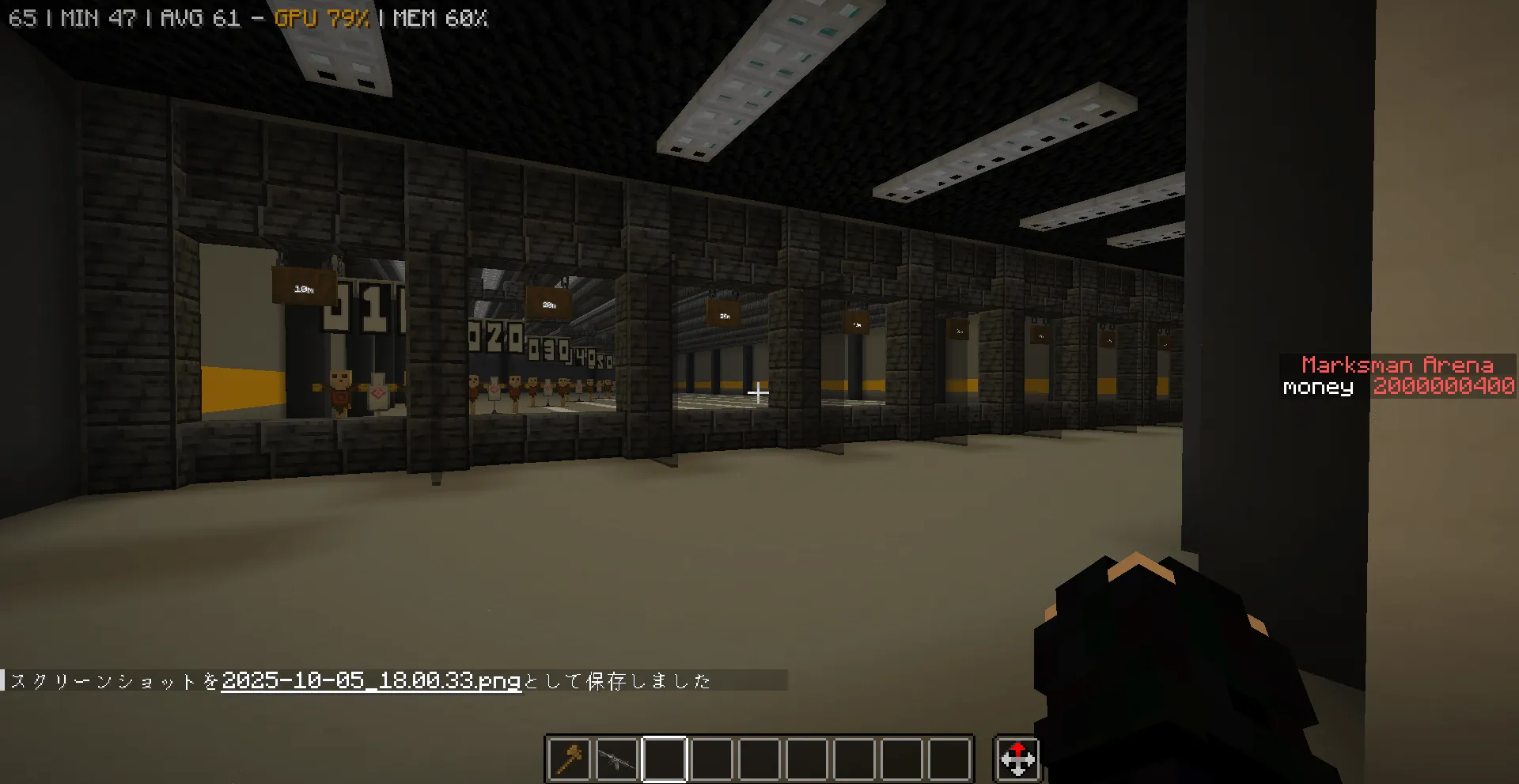Click the 30m sign marker on the wall

(x=723, y=315)
